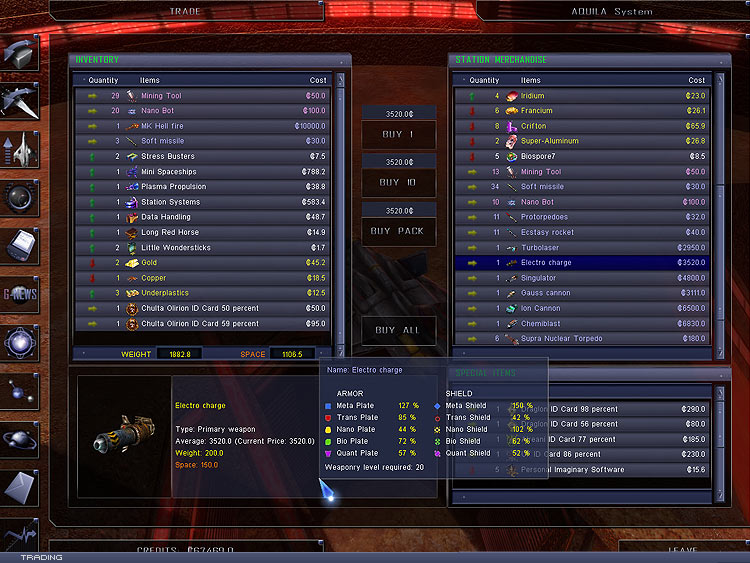Image resolution: width=750 pixels, height=563 pixels.
Task: Open the spaceship sidebar icon
Action: (x=20, y=100)
